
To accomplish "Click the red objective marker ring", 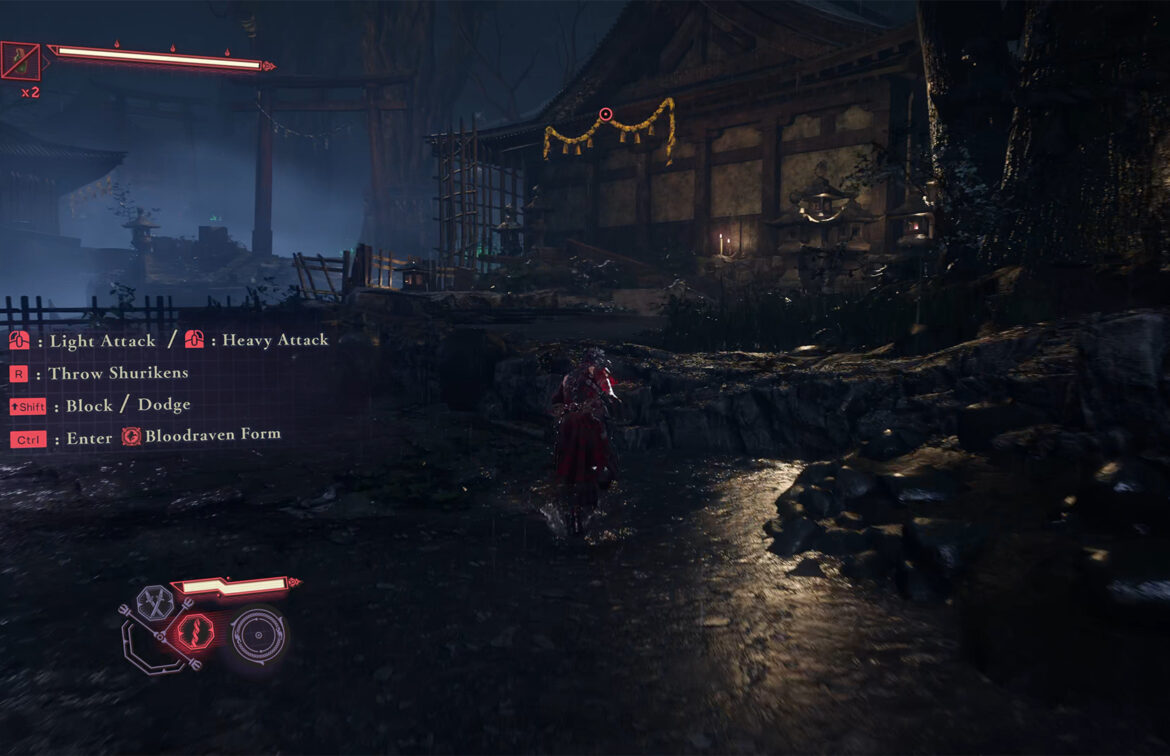I will [x=605, y=115].
